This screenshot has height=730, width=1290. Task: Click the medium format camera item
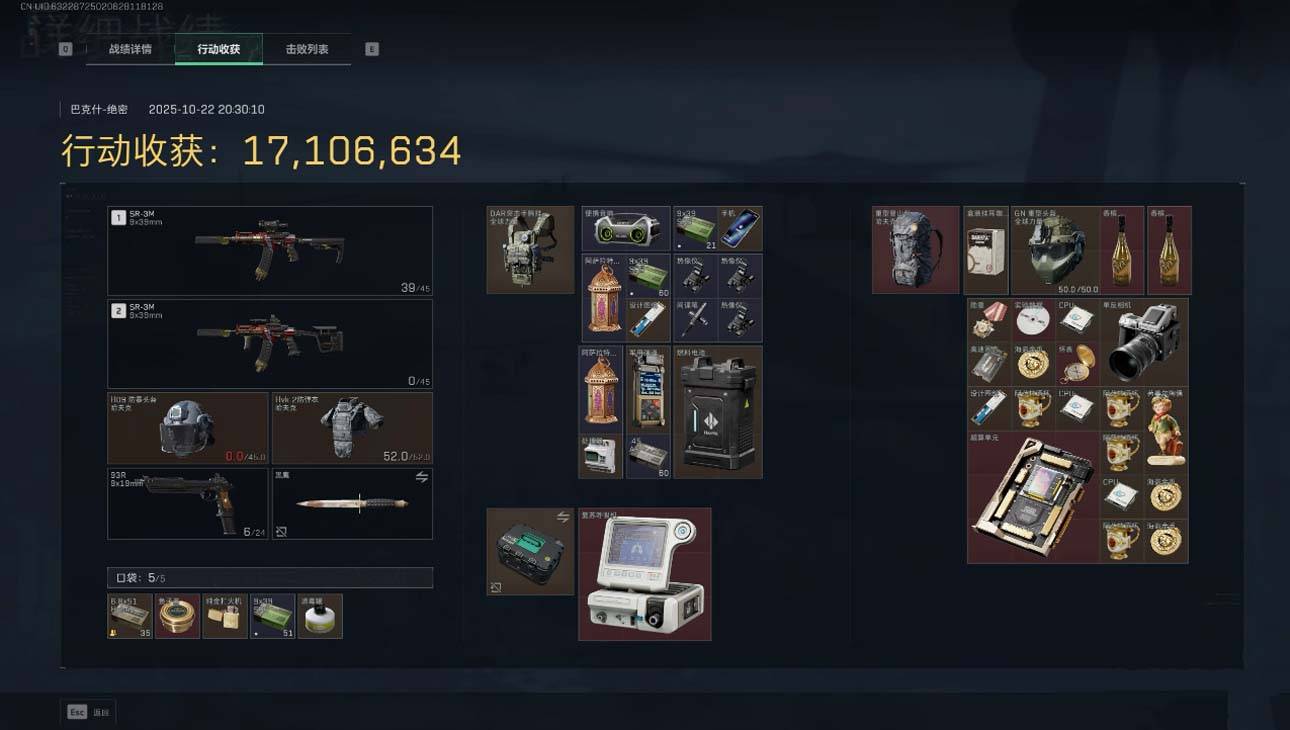point(1144,342)
